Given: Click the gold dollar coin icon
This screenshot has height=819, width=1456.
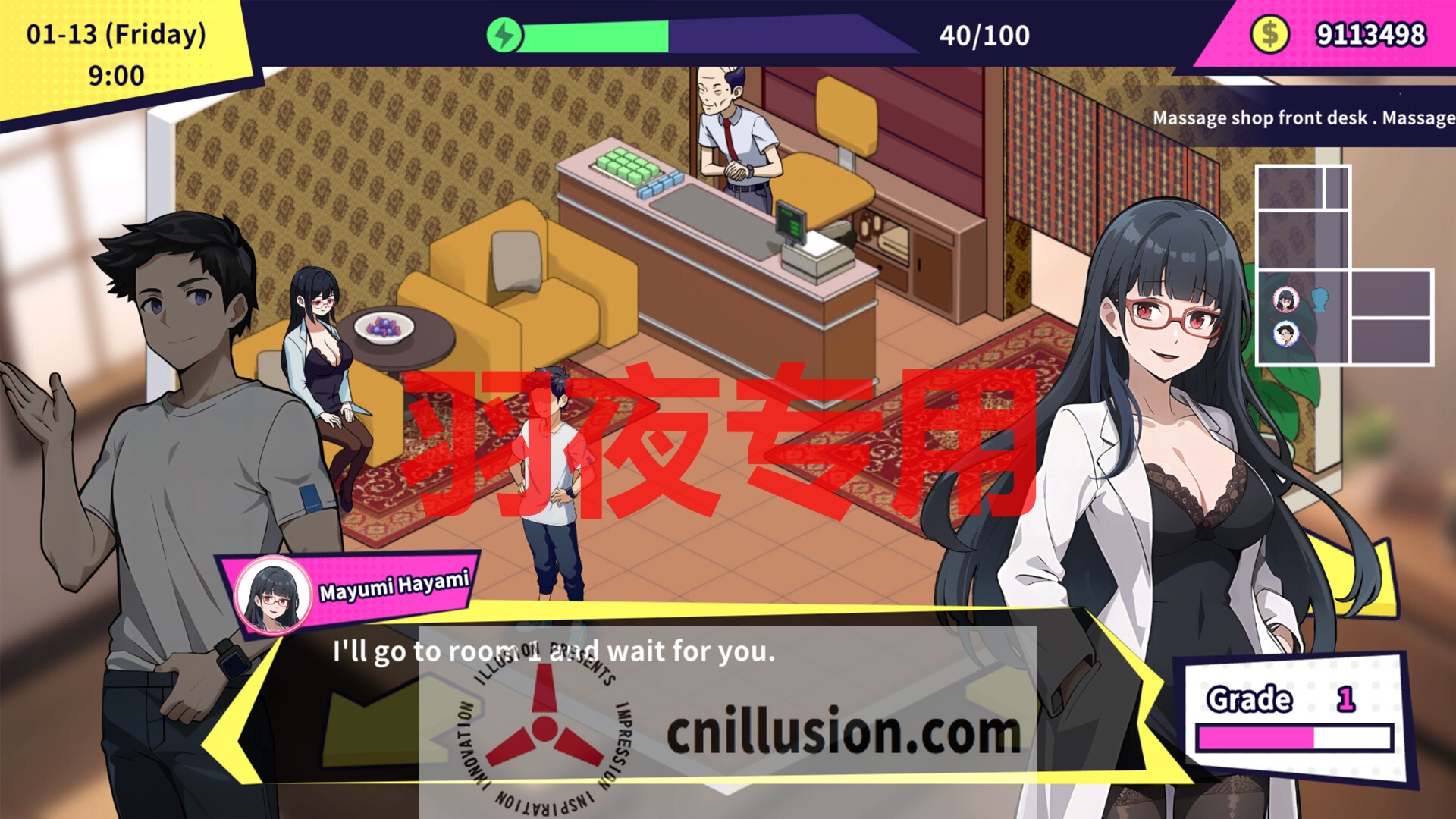Looking at the screenshot, I should [1271, 33].
